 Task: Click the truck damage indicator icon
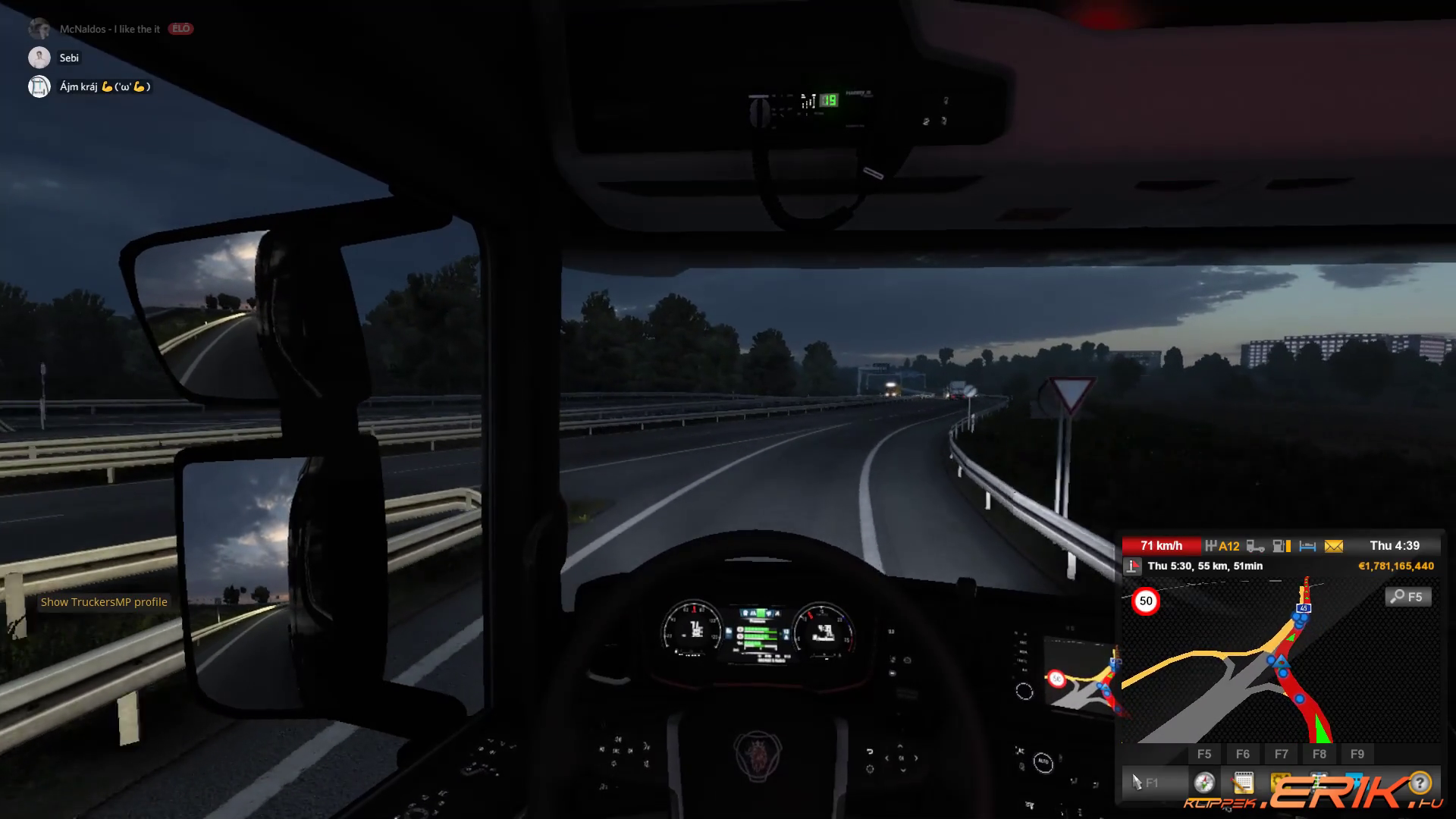(x=1256, y=546)
